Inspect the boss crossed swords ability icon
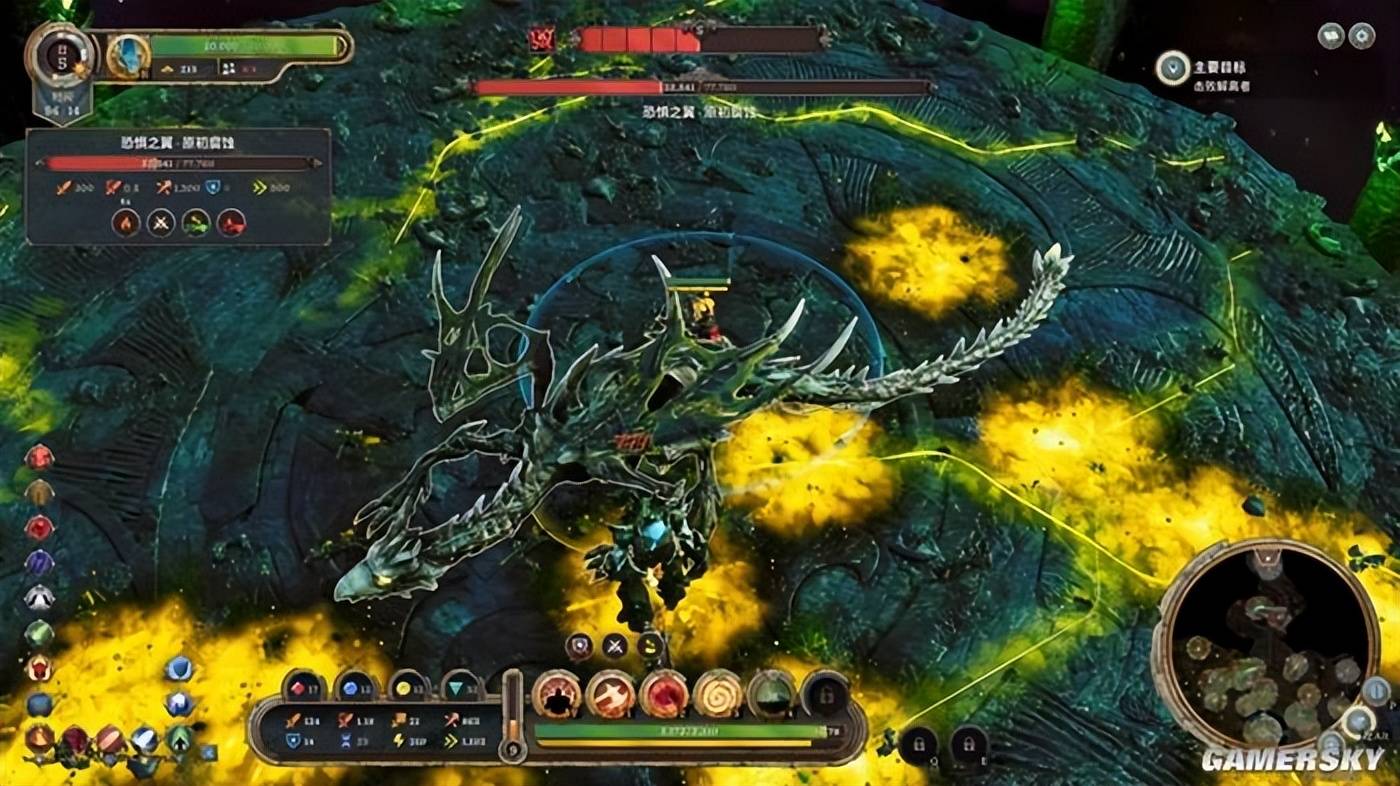Viewport: 1400px width, 786px height. 161,222
